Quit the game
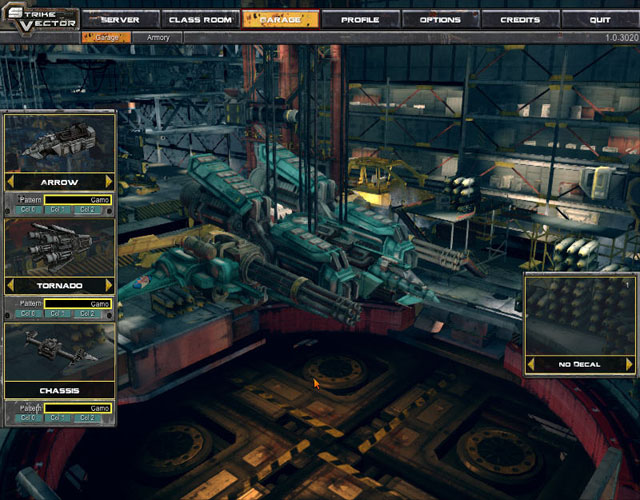The width and height of the screenshot is (640, 500). tap(600, 19)
